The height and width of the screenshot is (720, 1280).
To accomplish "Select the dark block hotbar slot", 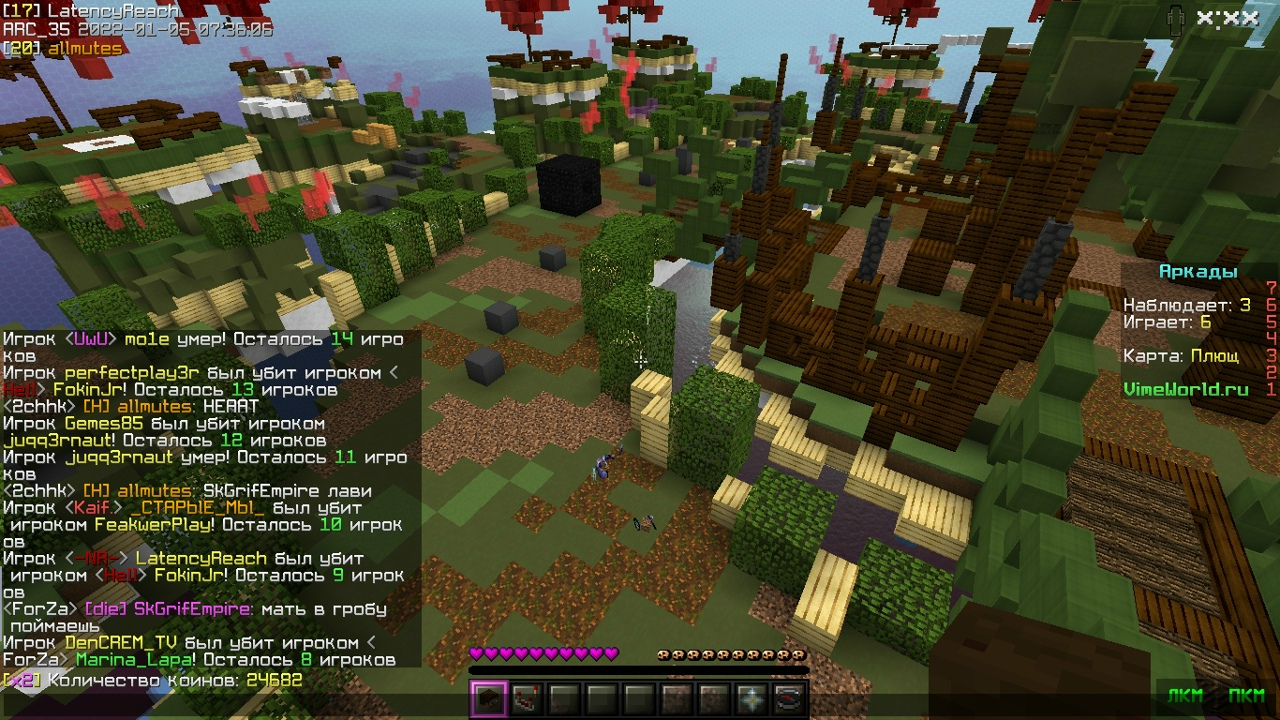I will tap(489, 700).
